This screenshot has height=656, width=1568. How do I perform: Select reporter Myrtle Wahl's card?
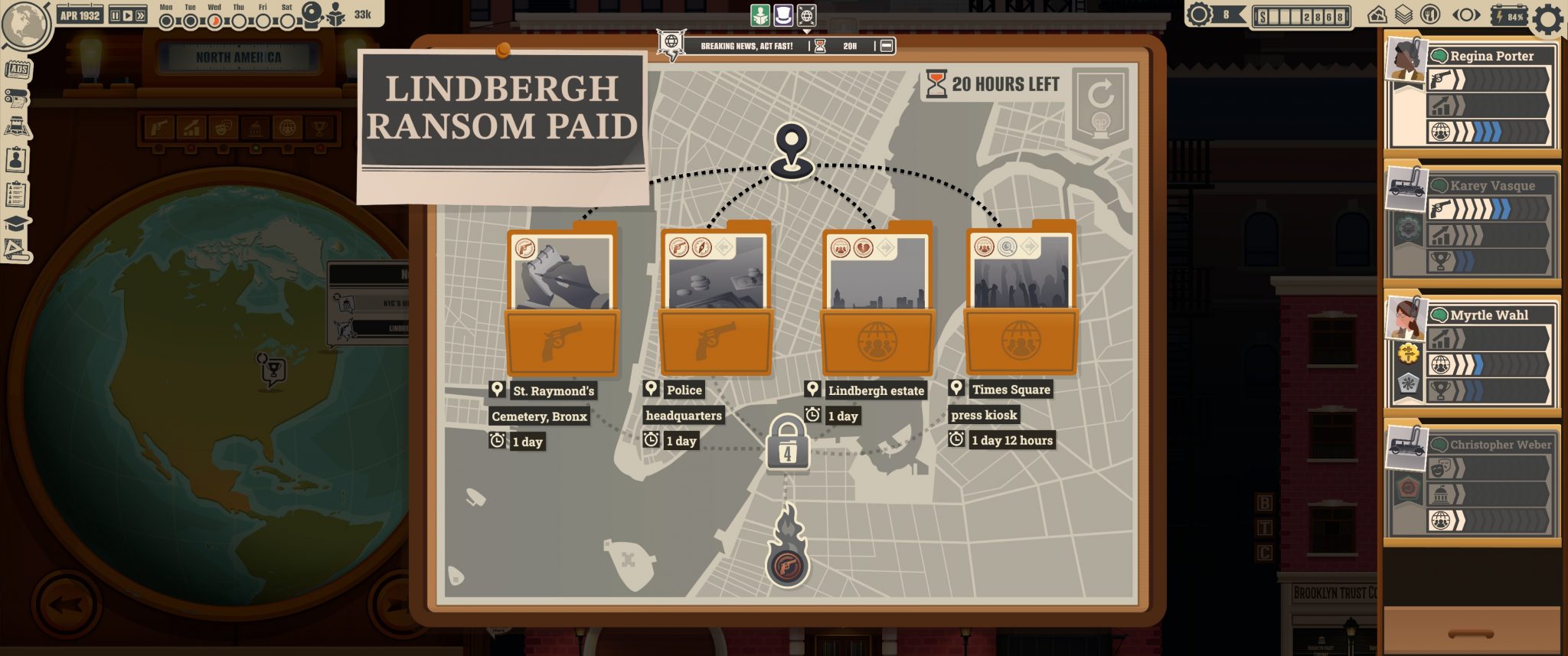(x=1472, y=352)
